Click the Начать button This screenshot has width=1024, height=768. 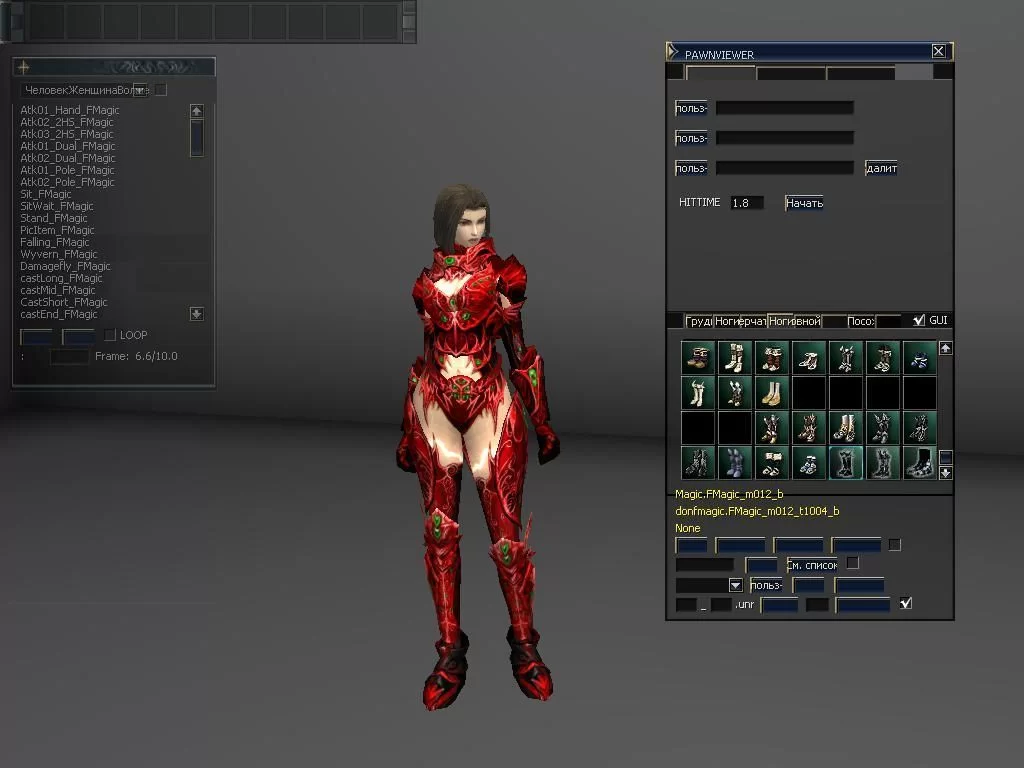(804, 203)
